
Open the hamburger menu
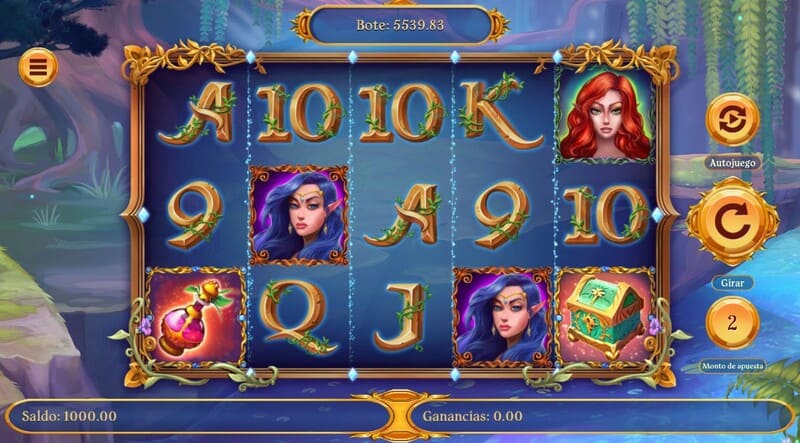click(38, 67)
